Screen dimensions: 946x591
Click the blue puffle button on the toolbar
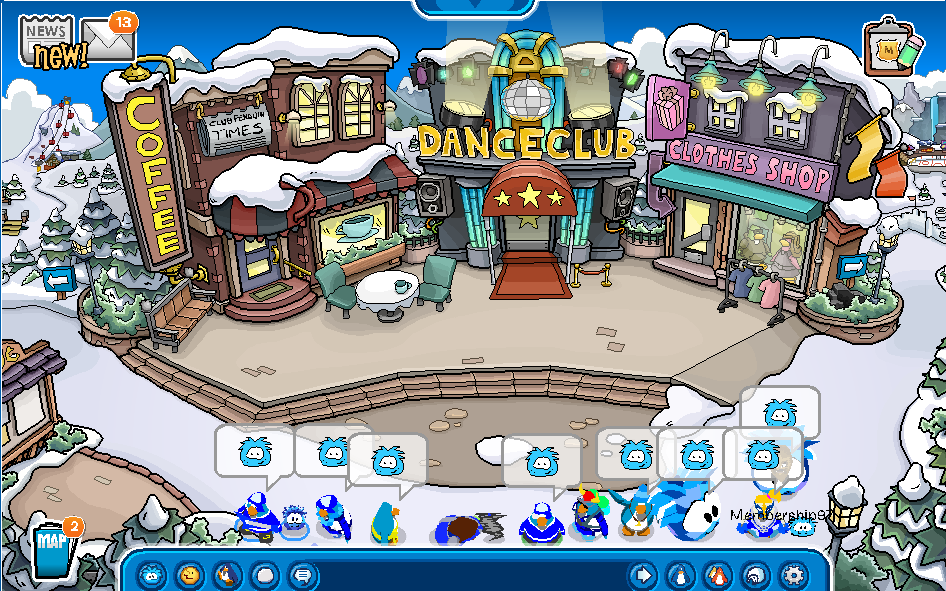click(x=151, y=575)
